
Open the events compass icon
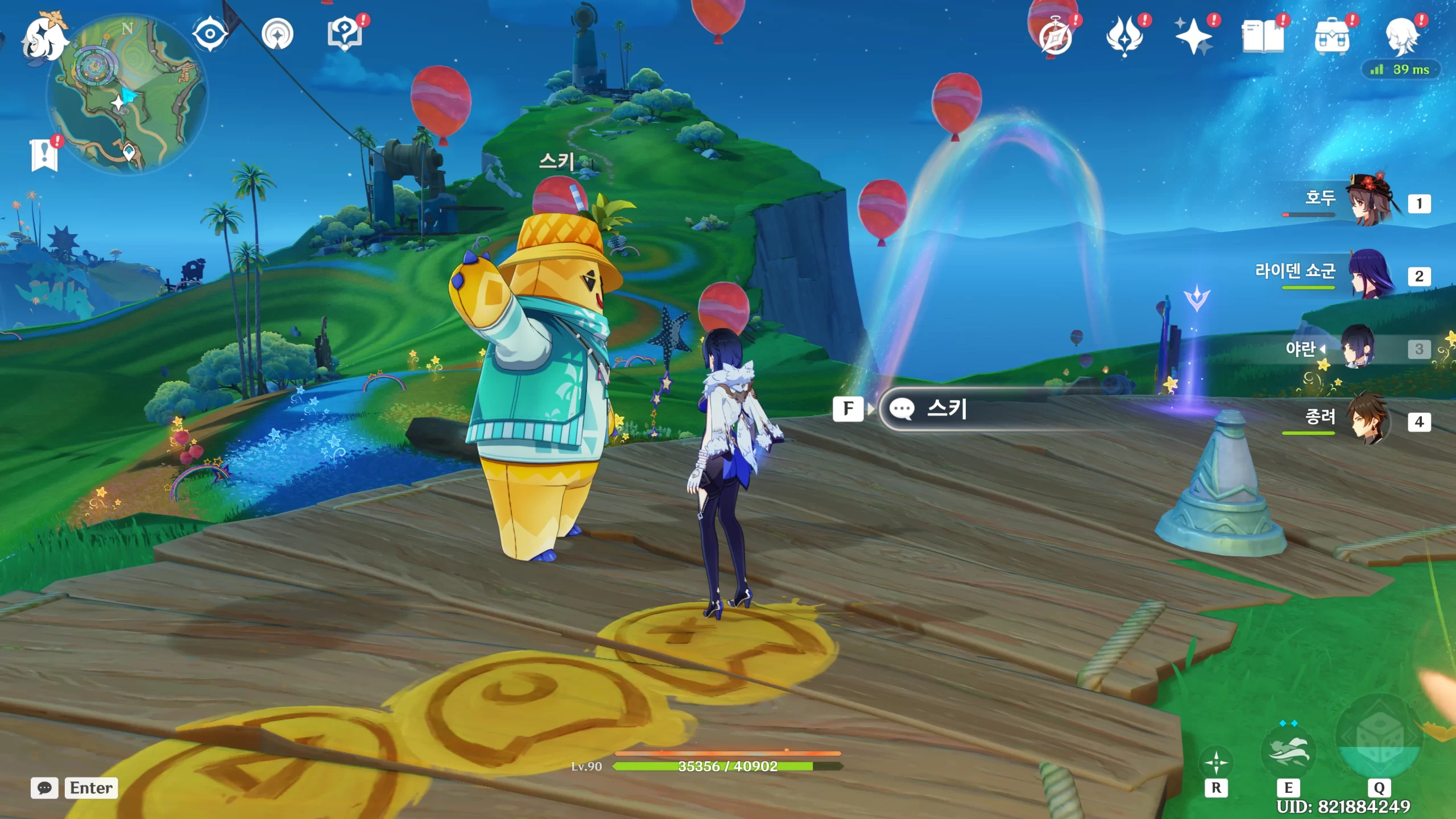click(1056, 36)
